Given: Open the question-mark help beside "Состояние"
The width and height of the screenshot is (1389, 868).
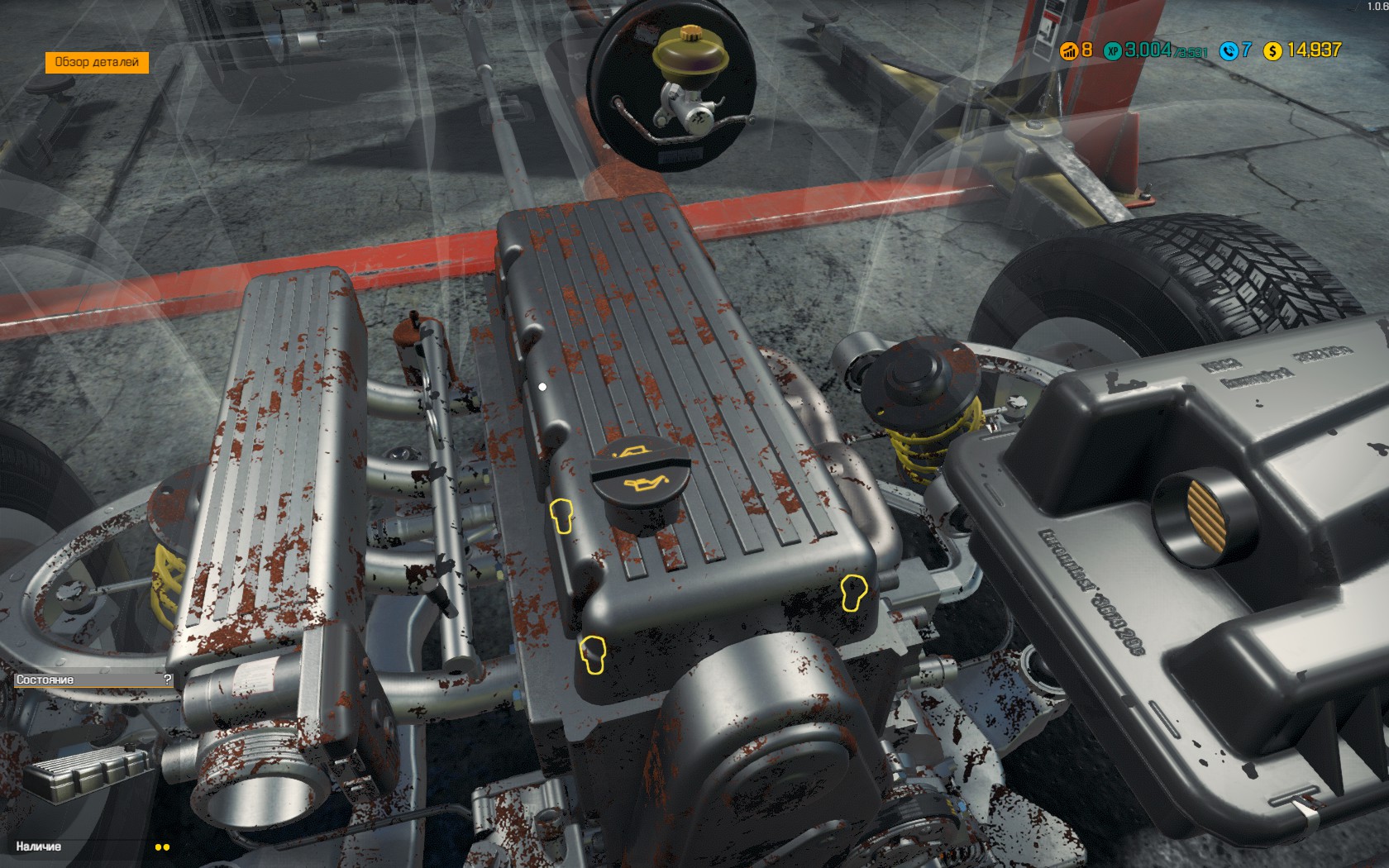Looking at the screenshot, I should click(x=168, y=680).
